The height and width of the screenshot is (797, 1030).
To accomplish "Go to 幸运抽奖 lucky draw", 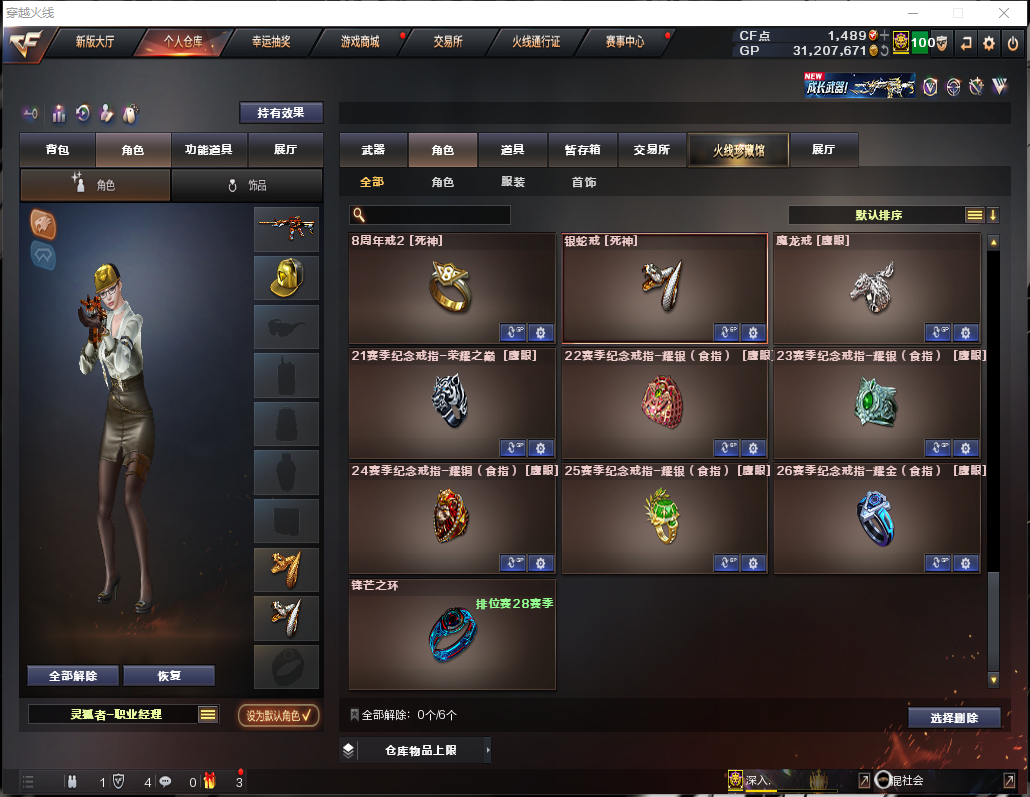I will (271, 42).
